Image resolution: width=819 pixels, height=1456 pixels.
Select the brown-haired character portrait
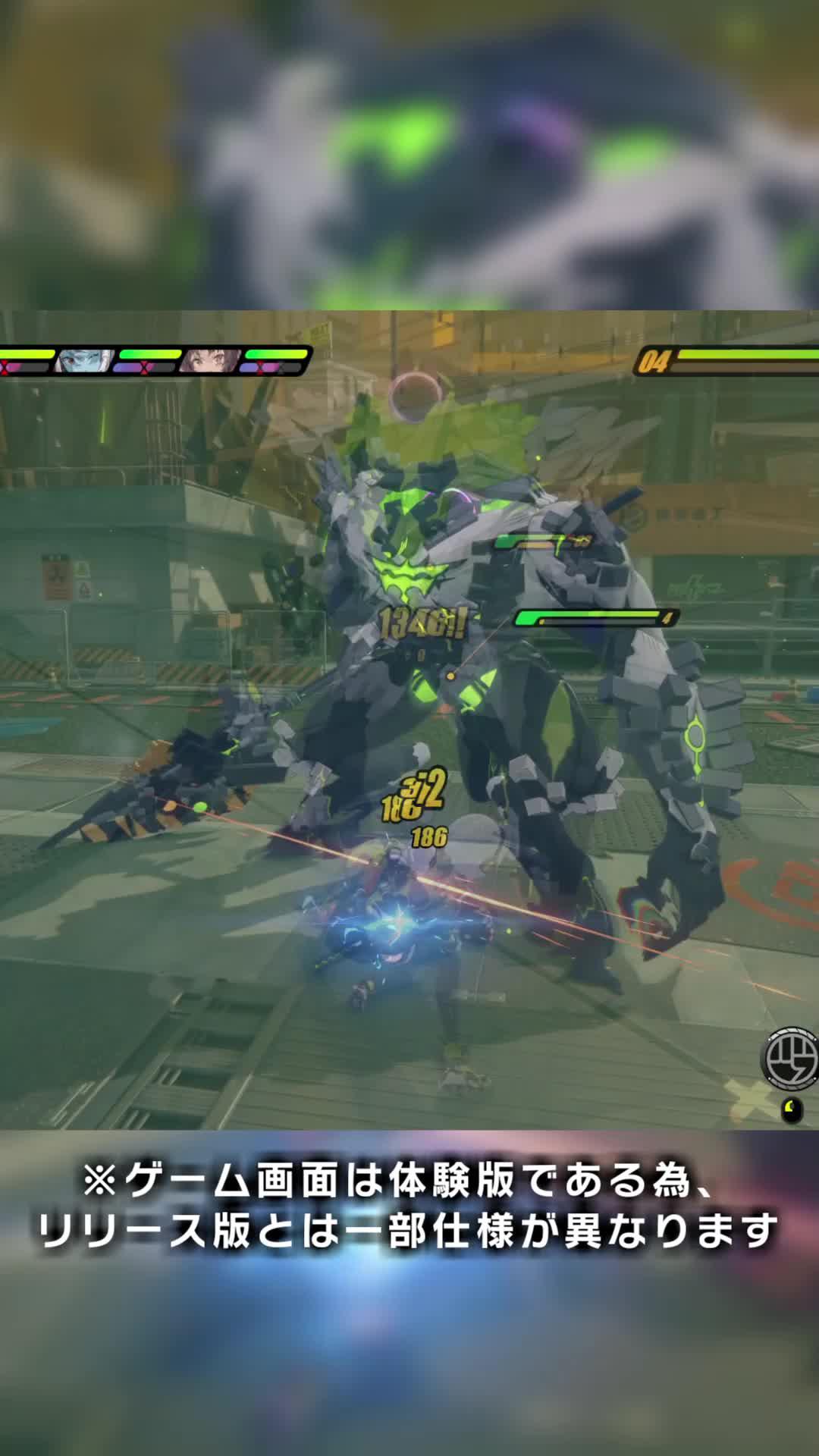207,362
